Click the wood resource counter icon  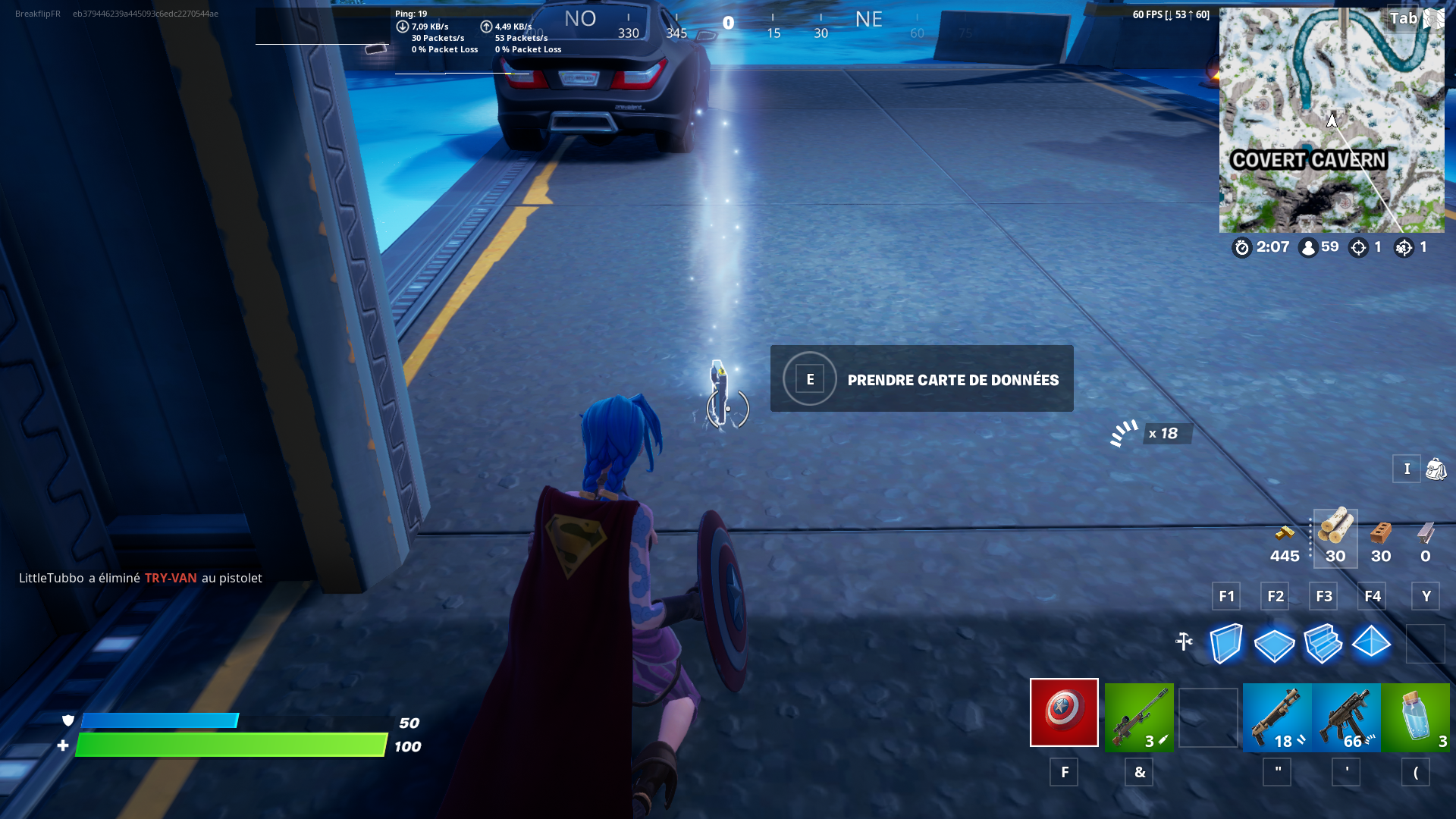pos(1335,535)
